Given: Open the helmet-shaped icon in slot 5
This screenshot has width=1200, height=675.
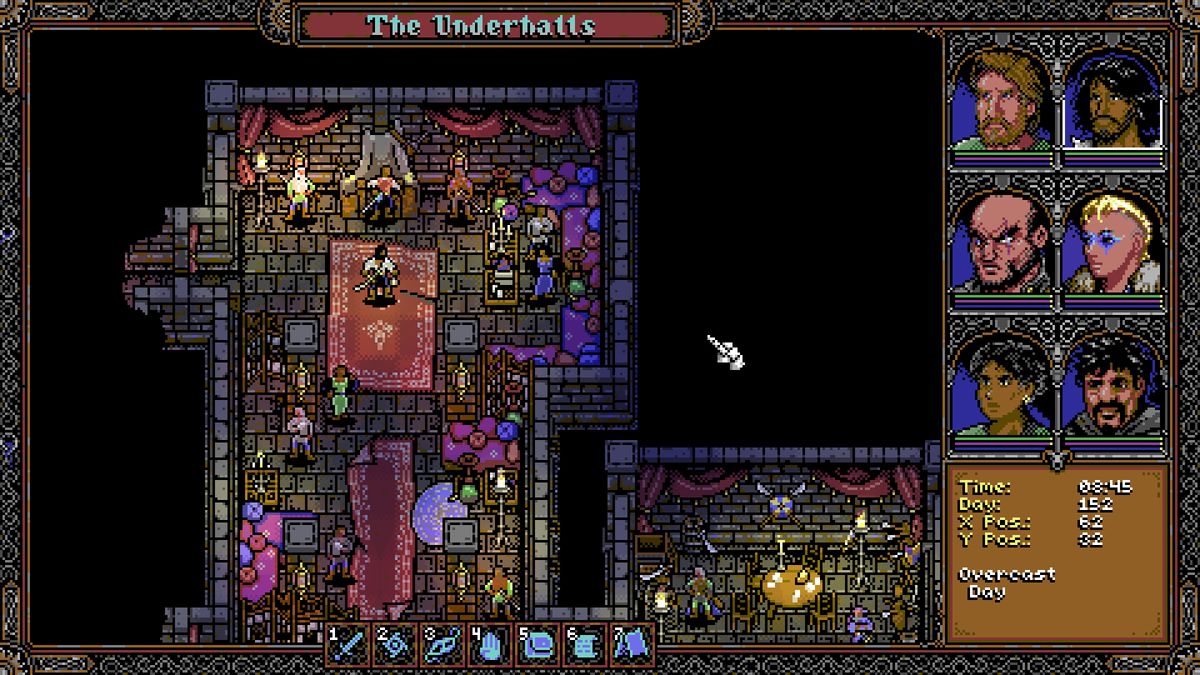Looking at the screenshot, I should (537, 645).
